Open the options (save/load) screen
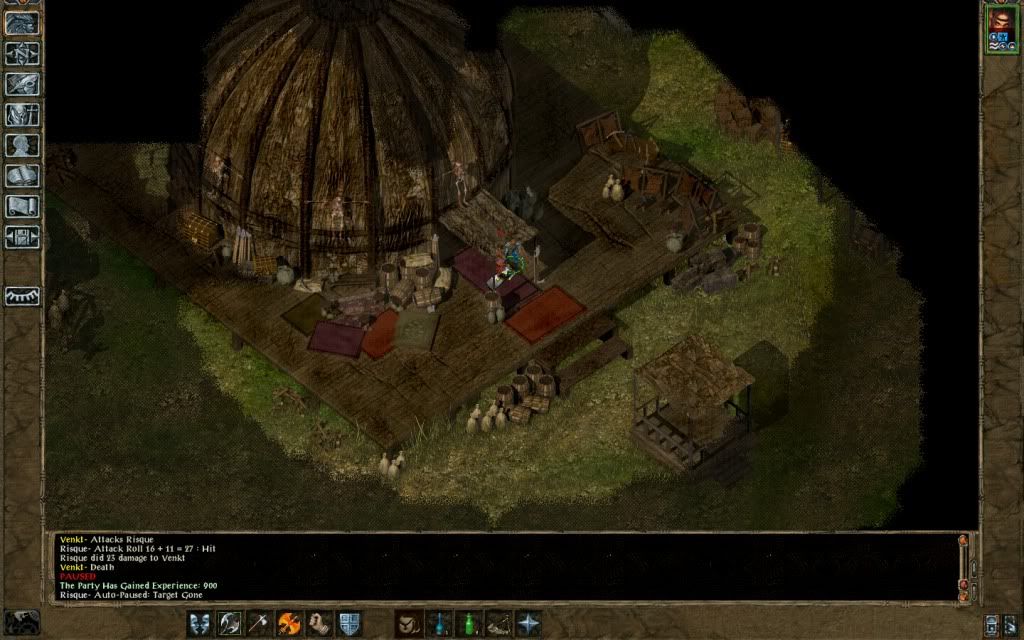The width and height of the screenshot is (1024, 640). tap(22, 237)
